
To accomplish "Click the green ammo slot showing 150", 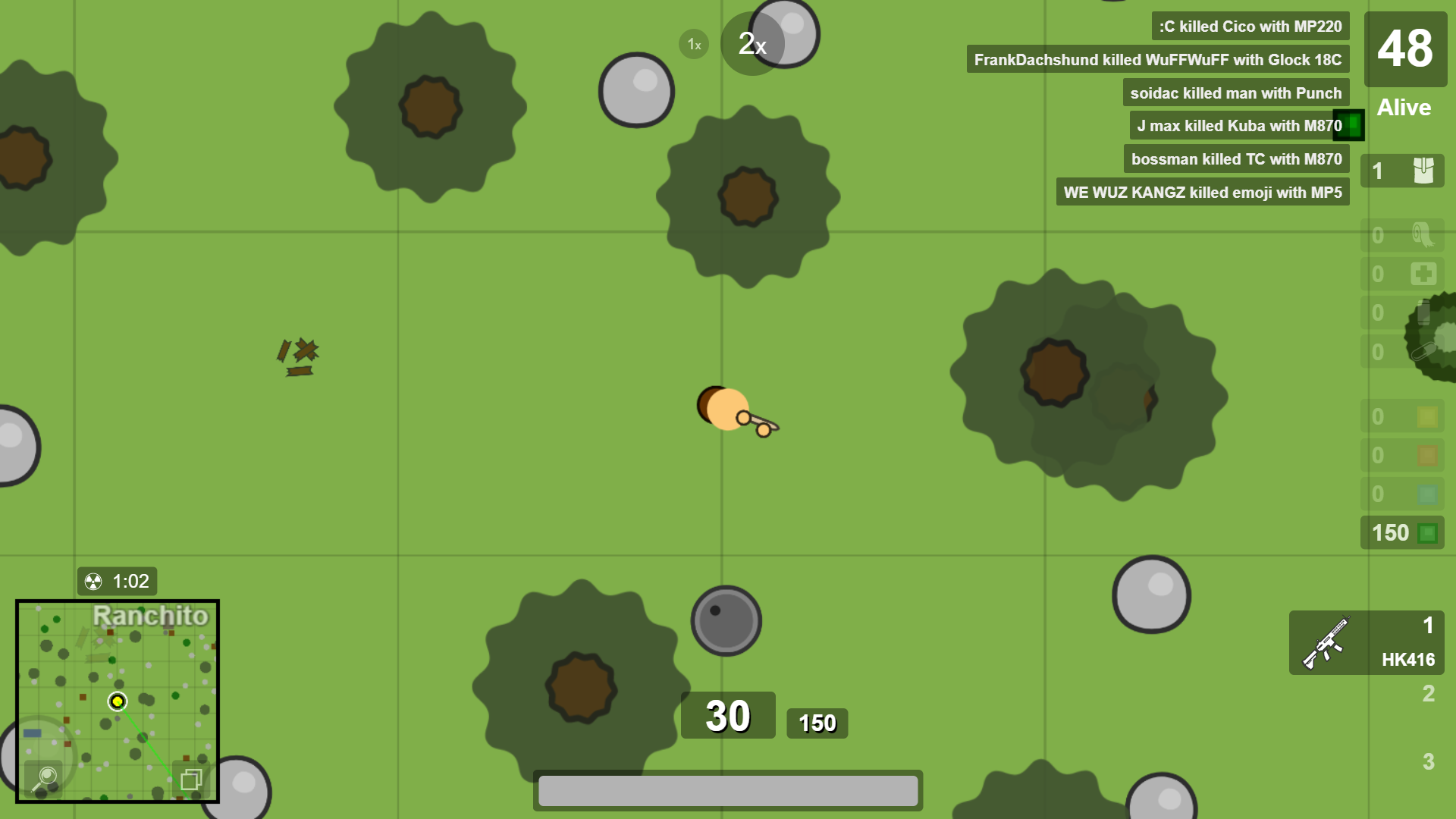I will click(1402, 533).
